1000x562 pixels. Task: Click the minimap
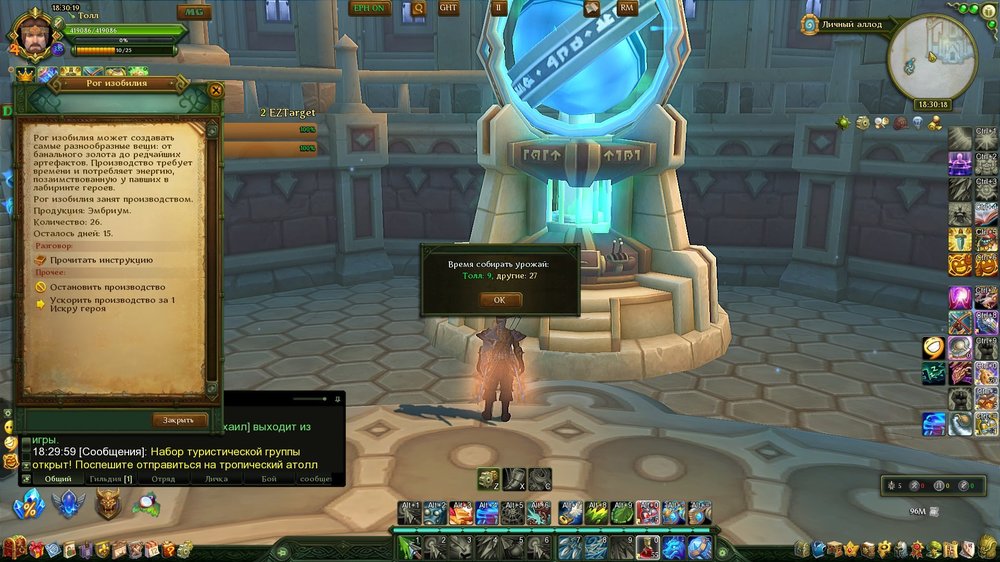(931, 57)
